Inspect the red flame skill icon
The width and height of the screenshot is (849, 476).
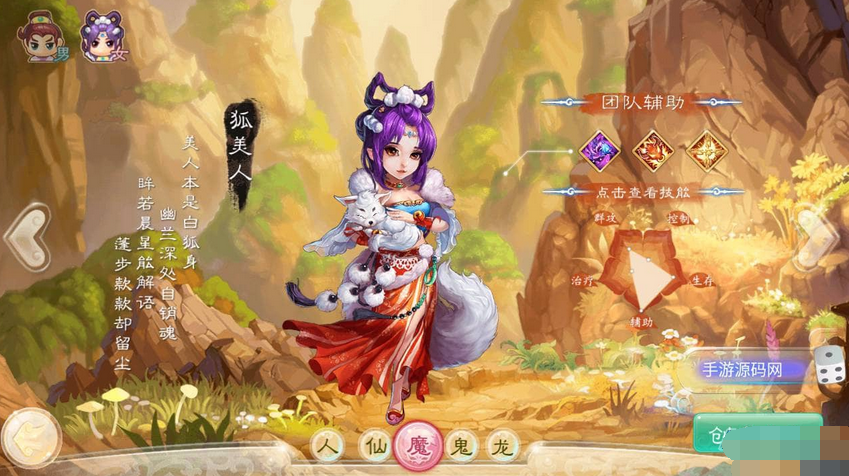click(652, 150)
